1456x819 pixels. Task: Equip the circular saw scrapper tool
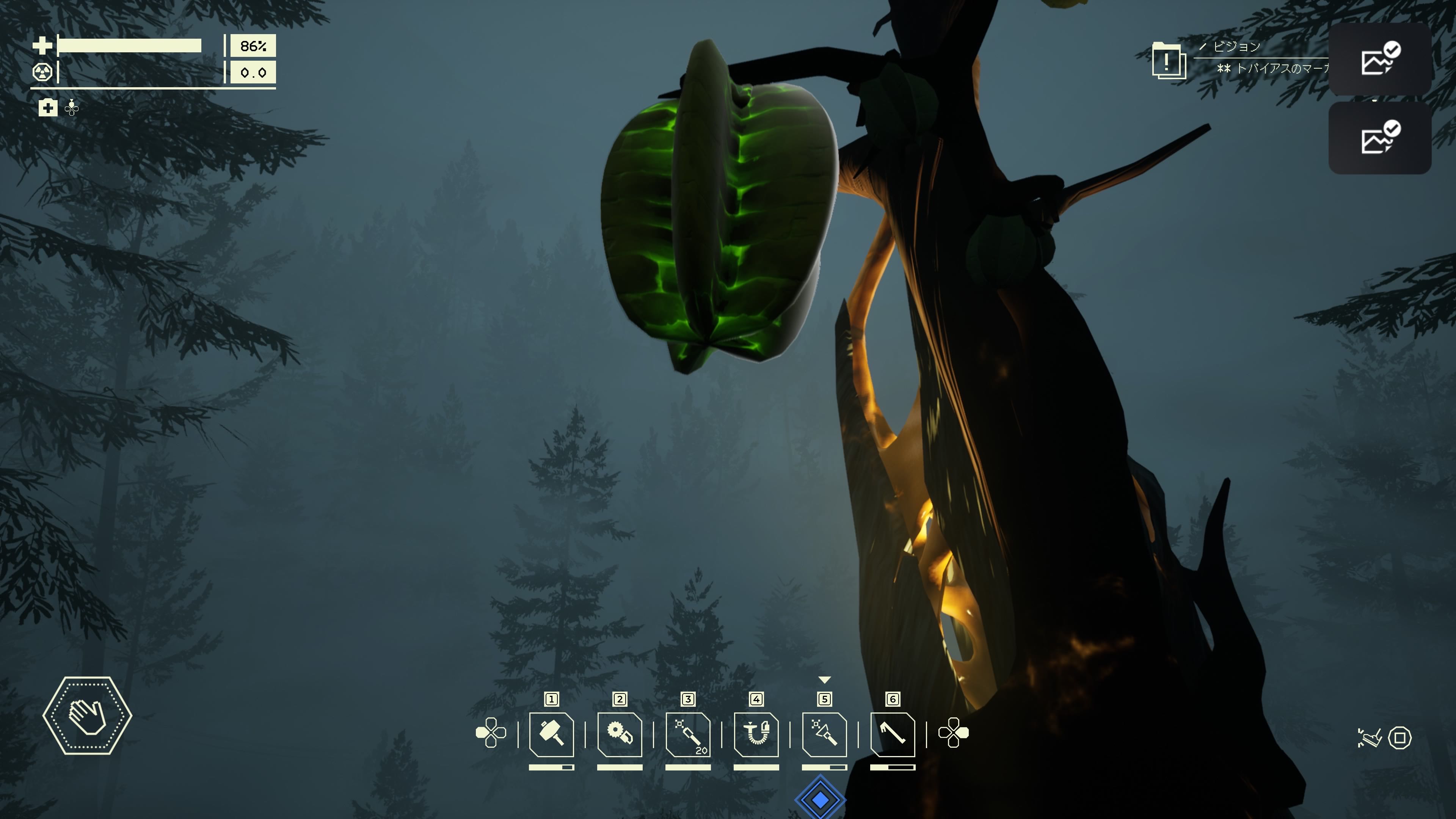click(x=620, y=734)
